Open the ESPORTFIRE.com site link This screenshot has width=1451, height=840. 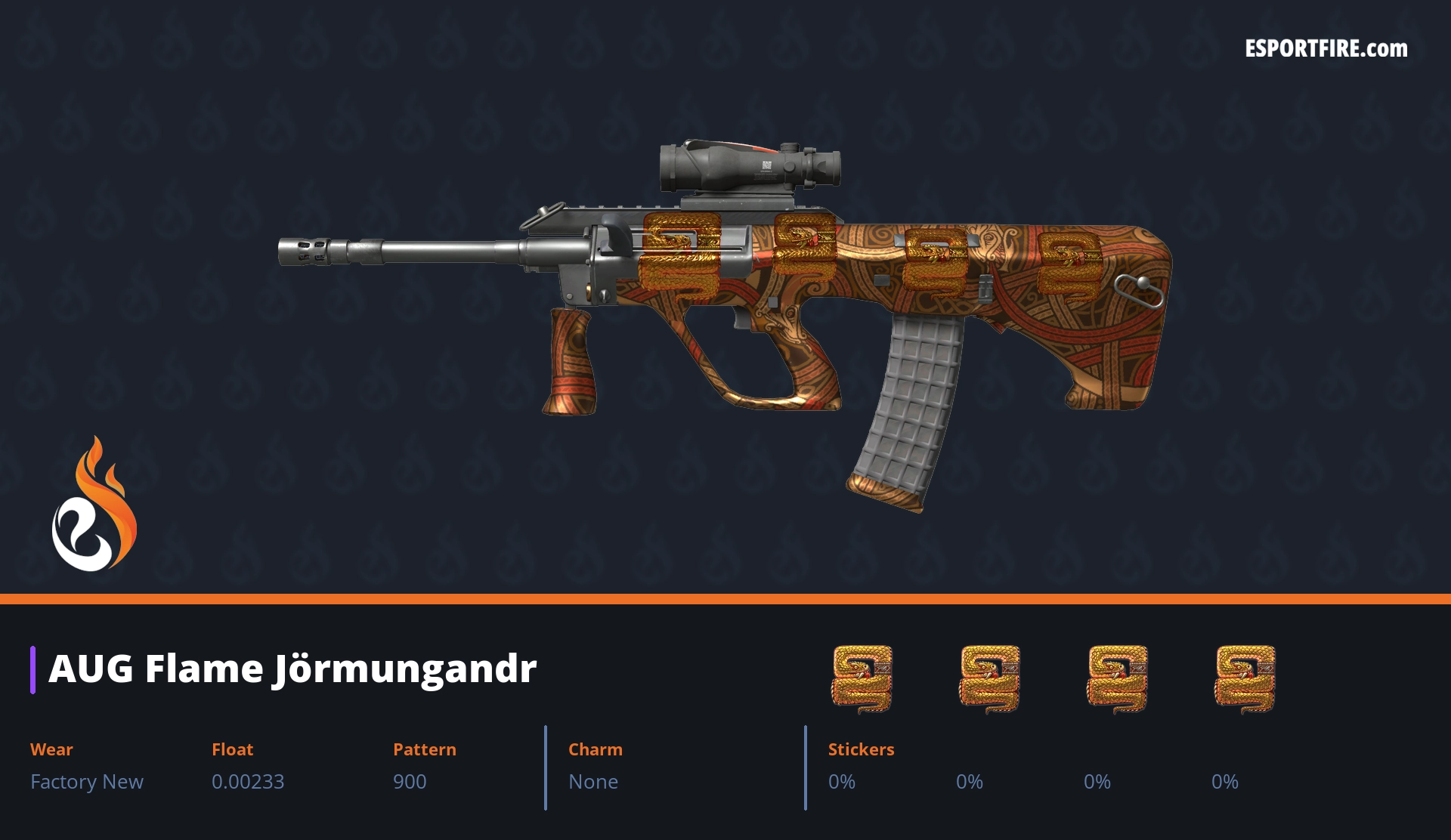(x=1326, y=49)
